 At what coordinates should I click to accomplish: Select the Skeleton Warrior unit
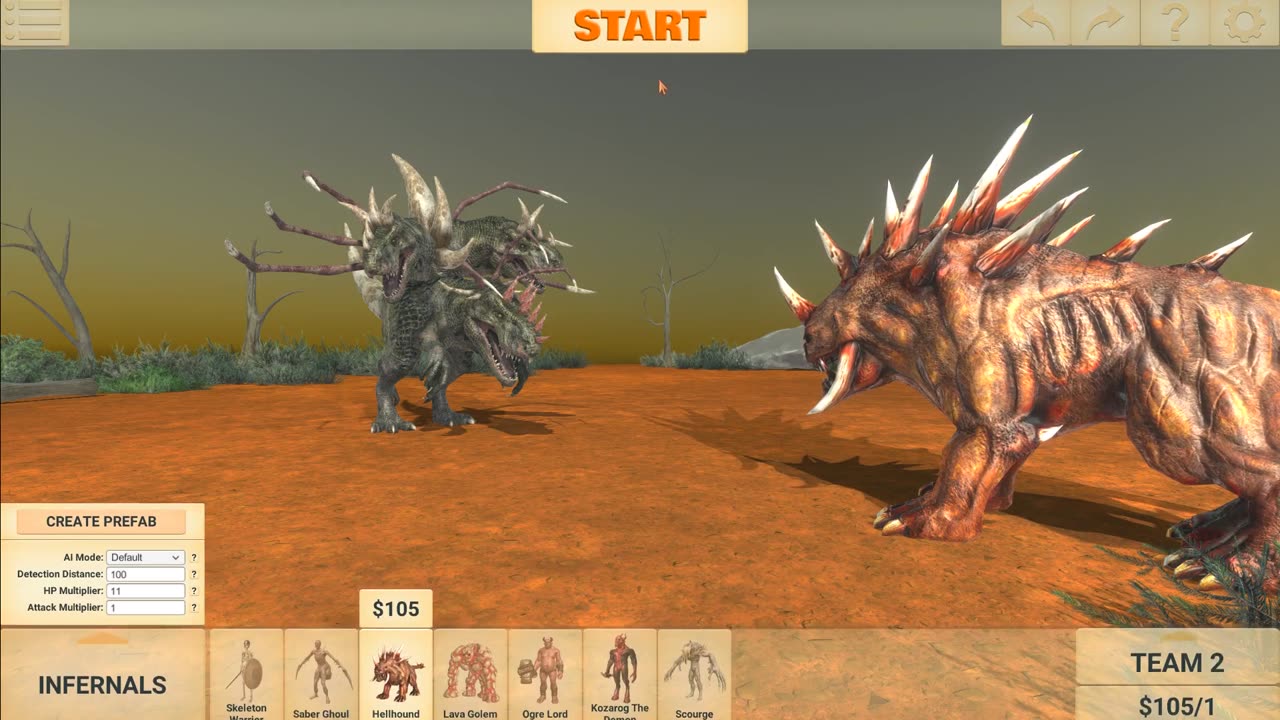(x=246, y=675)
